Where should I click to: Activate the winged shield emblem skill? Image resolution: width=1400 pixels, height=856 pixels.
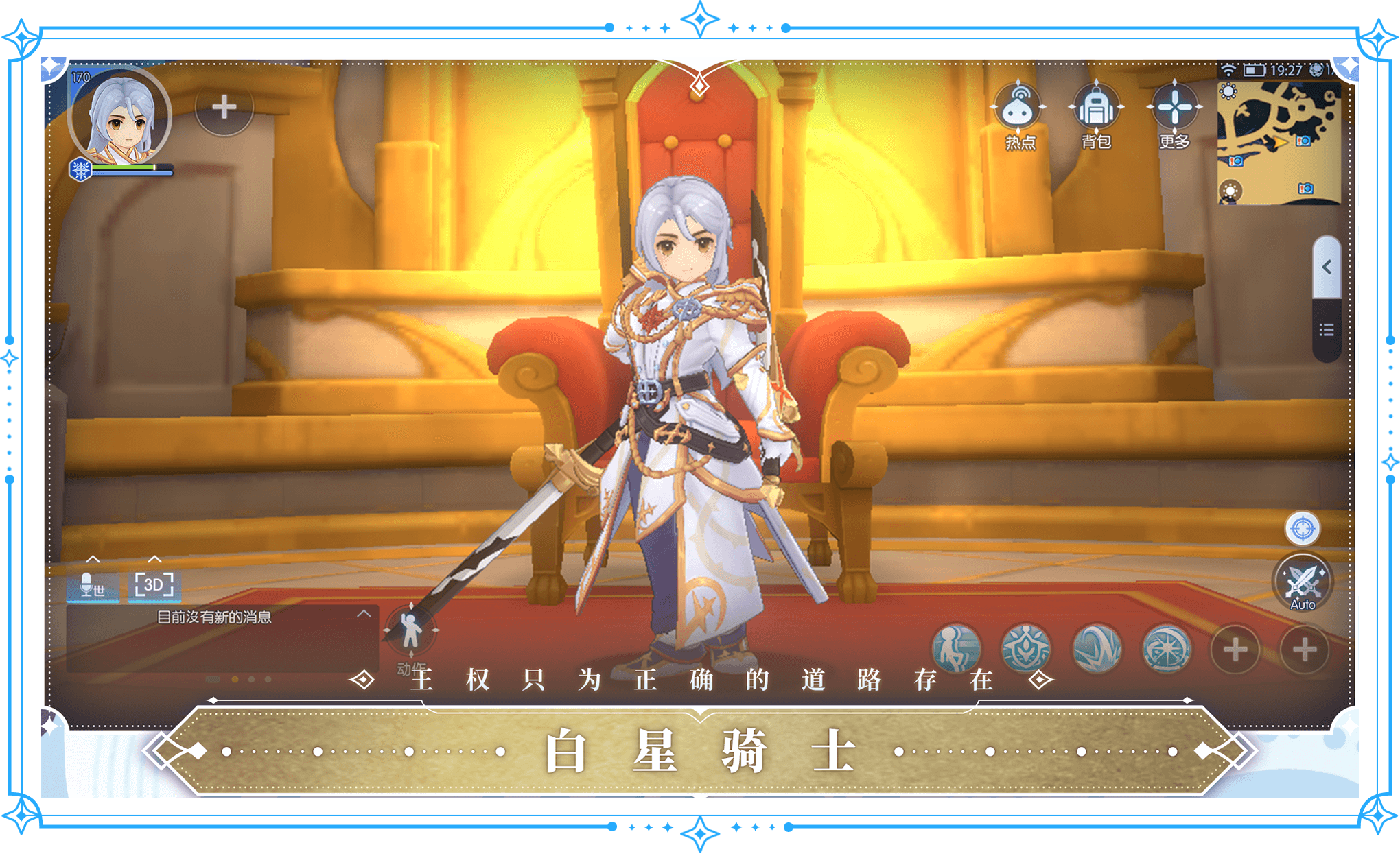1026,648
